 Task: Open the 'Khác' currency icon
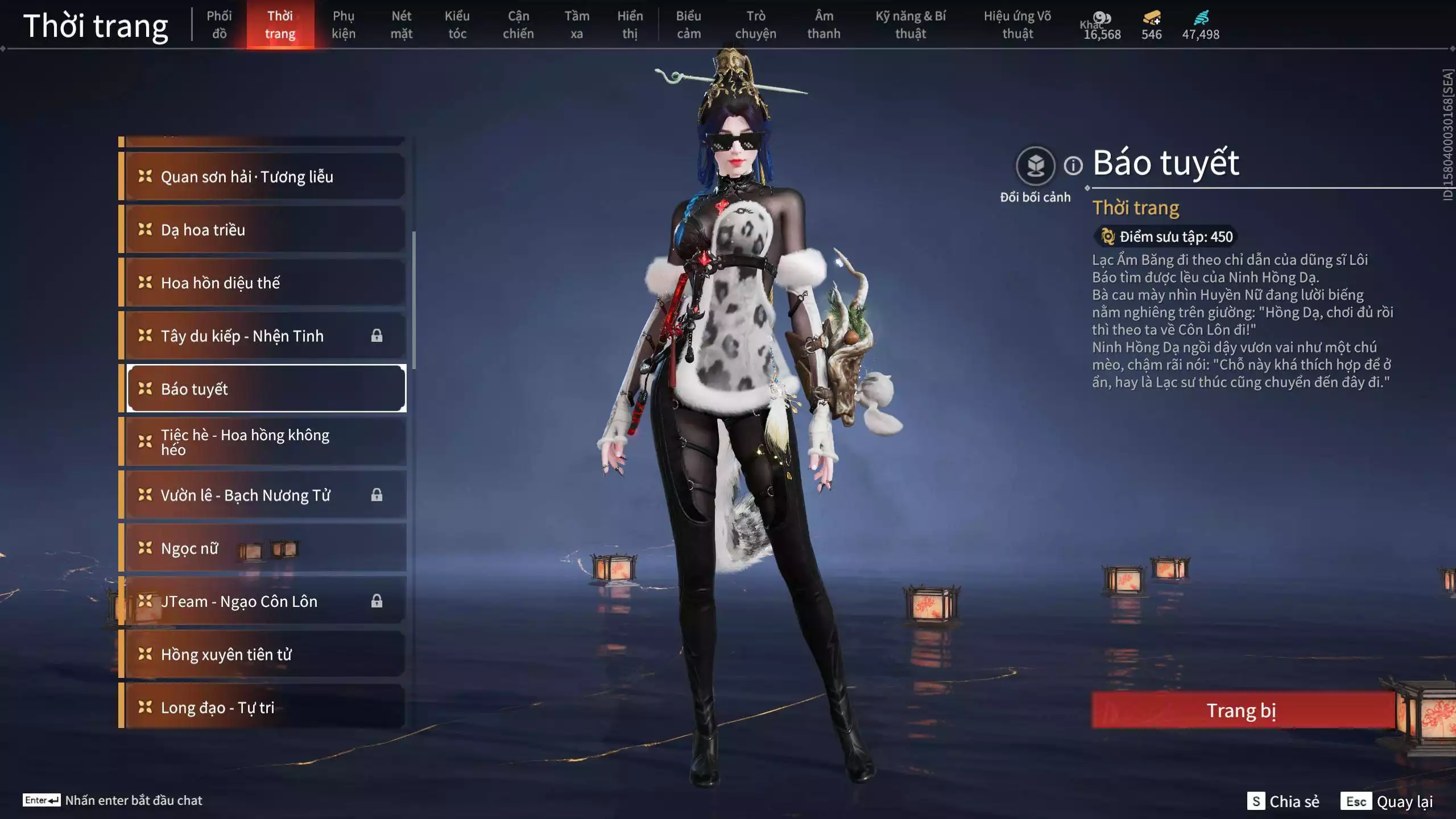coord(1102,18)
